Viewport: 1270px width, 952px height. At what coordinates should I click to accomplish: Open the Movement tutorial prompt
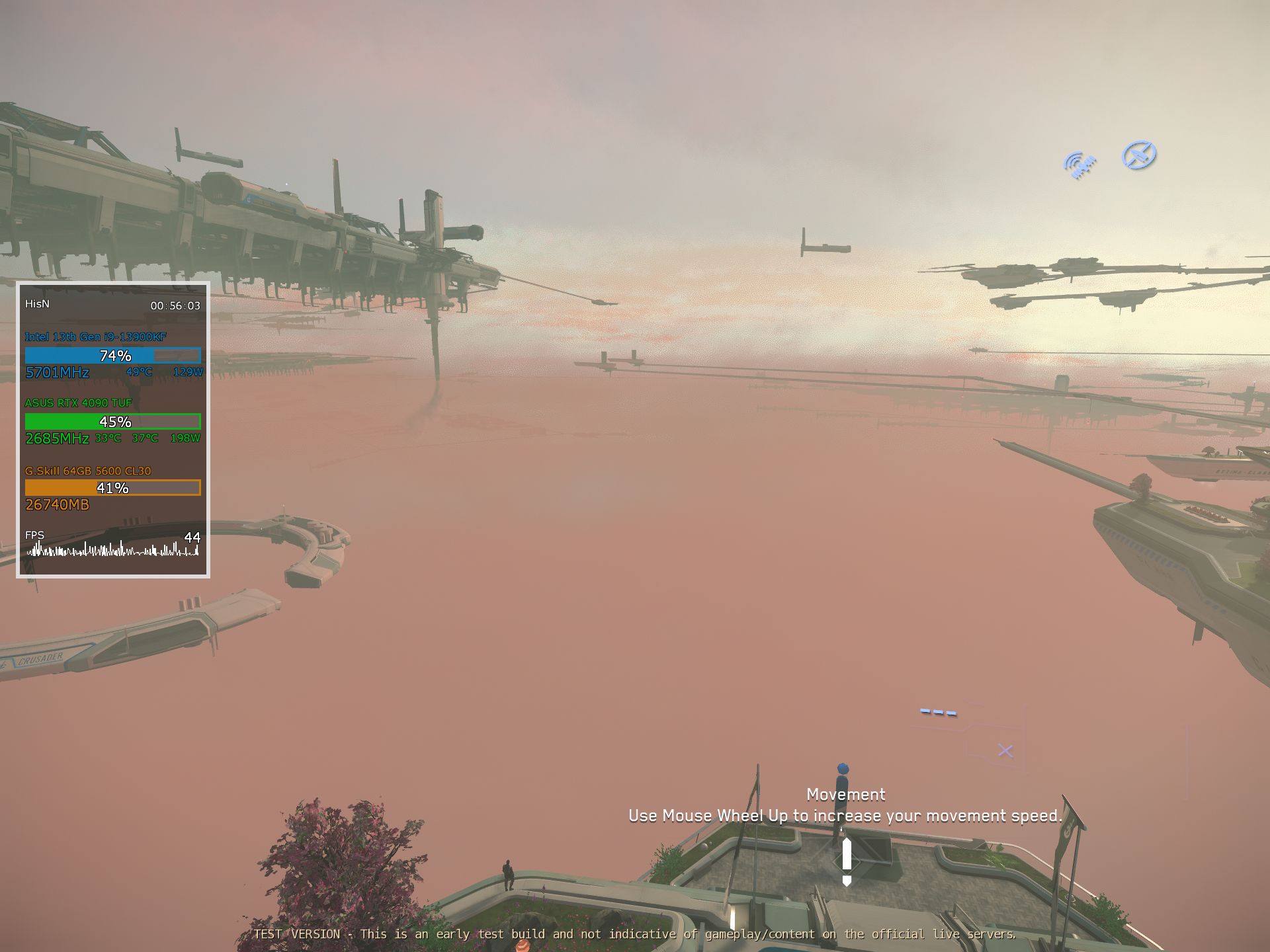pyautogui.click(x=845, y=795)
